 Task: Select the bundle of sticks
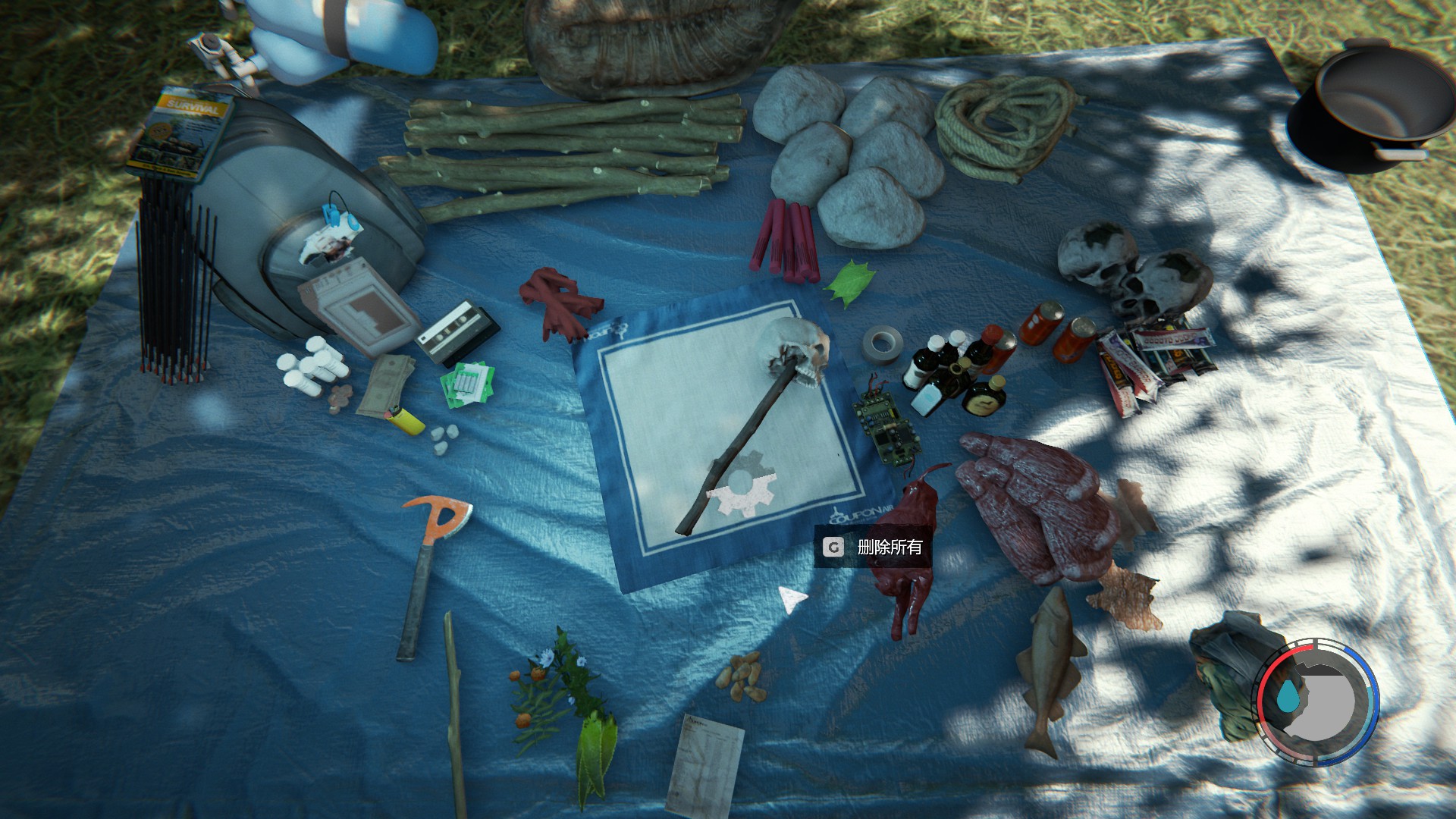561,152
